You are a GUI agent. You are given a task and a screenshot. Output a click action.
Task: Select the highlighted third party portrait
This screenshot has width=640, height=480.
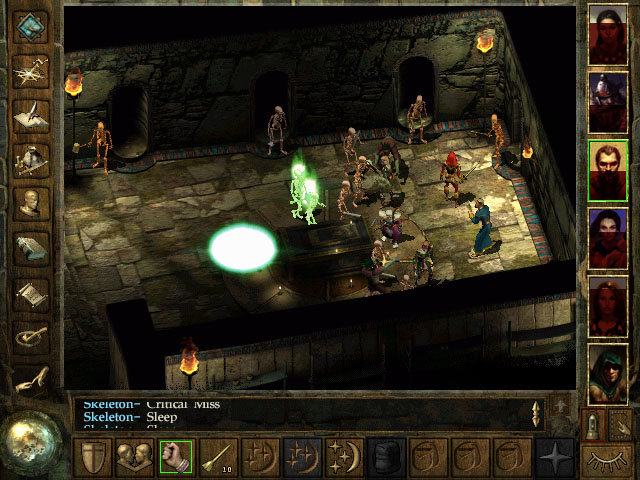coord(608,167)
